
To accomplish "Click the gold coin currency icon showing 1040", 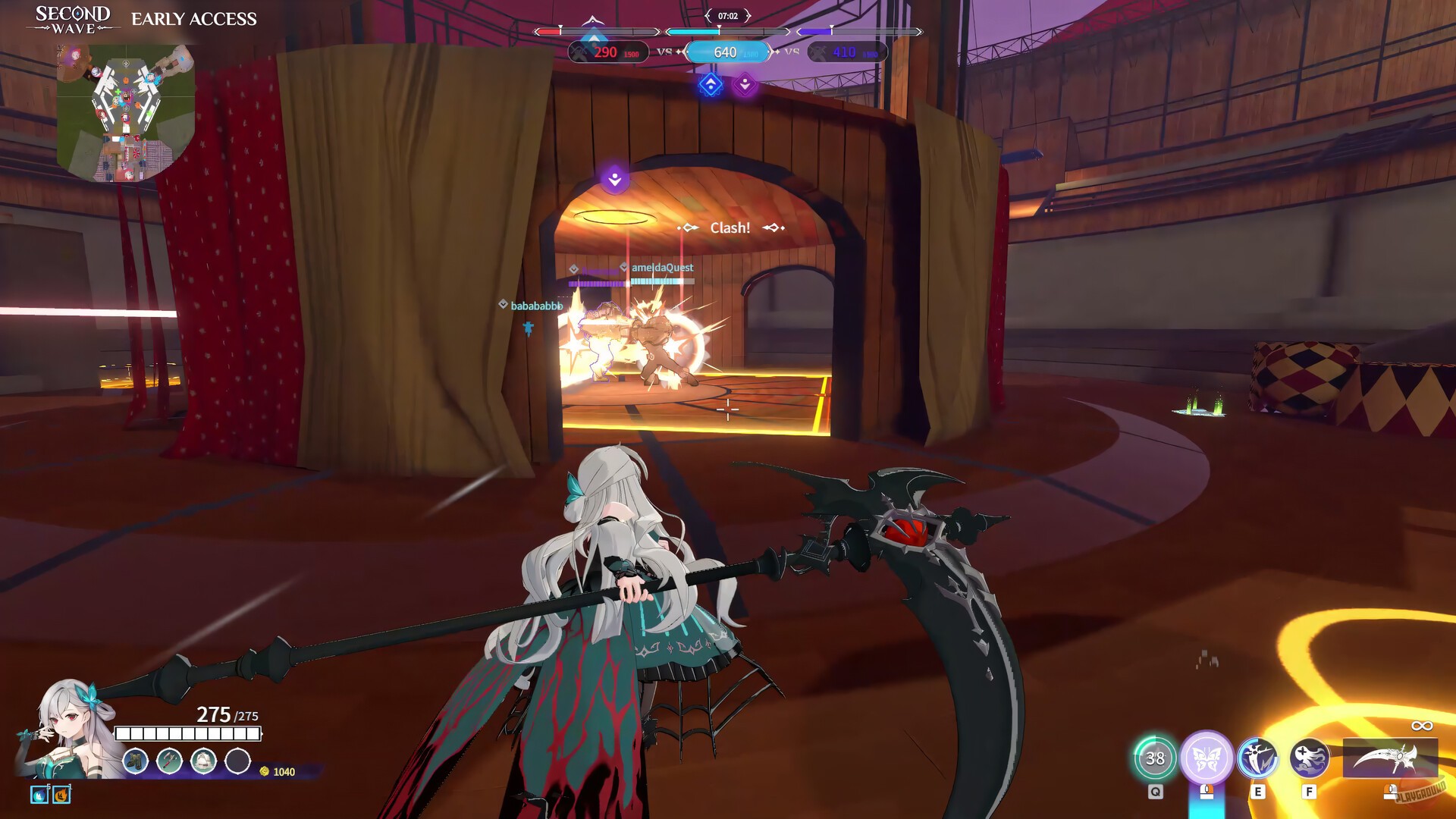I will (x=265, y=773).
